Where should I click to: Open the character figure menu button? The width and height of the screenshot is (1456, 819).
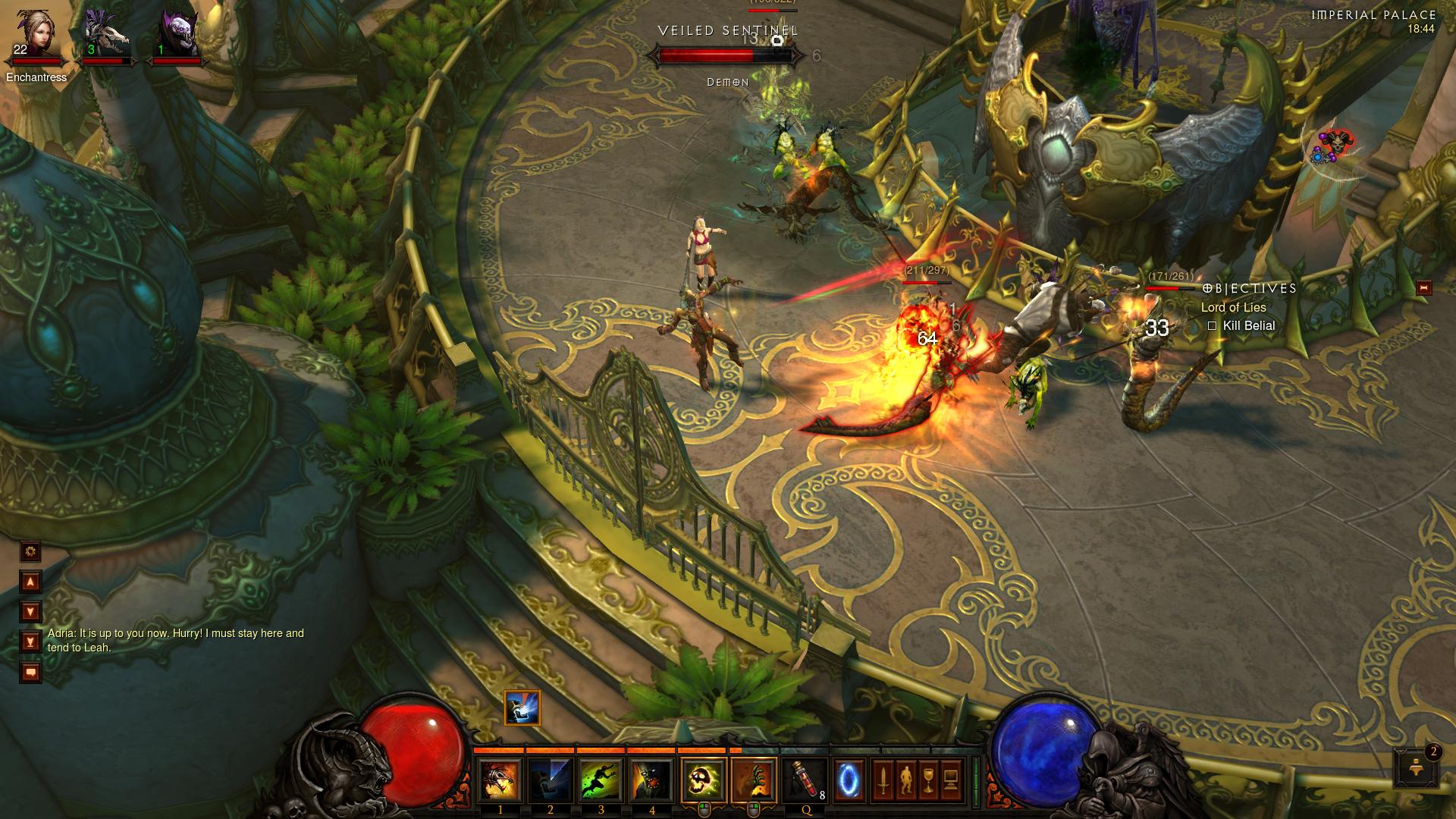click(906, 780)
